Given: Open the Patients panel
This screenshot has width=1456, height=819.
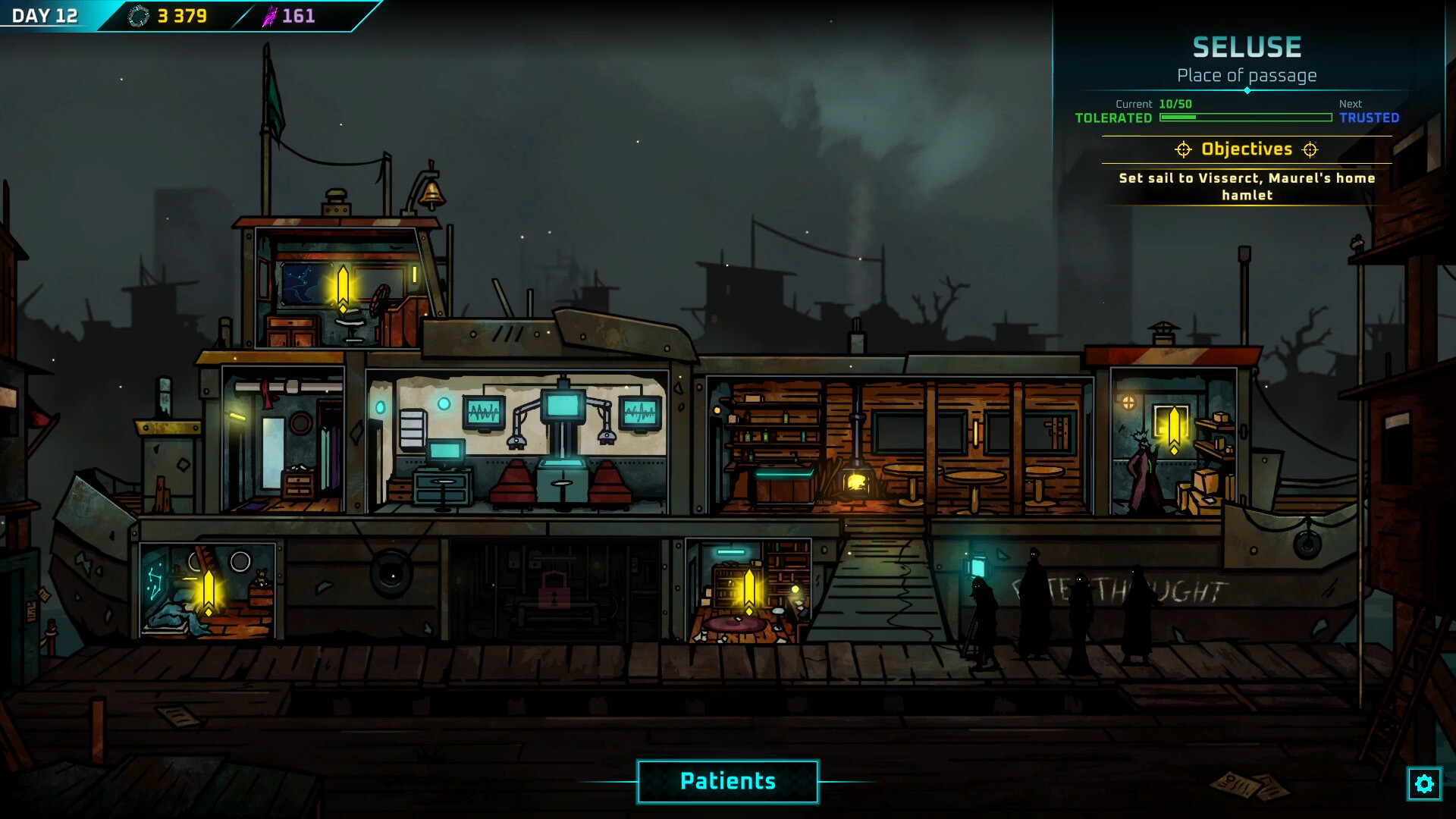Looking at the screenshot, I should [x=727, y=781].
